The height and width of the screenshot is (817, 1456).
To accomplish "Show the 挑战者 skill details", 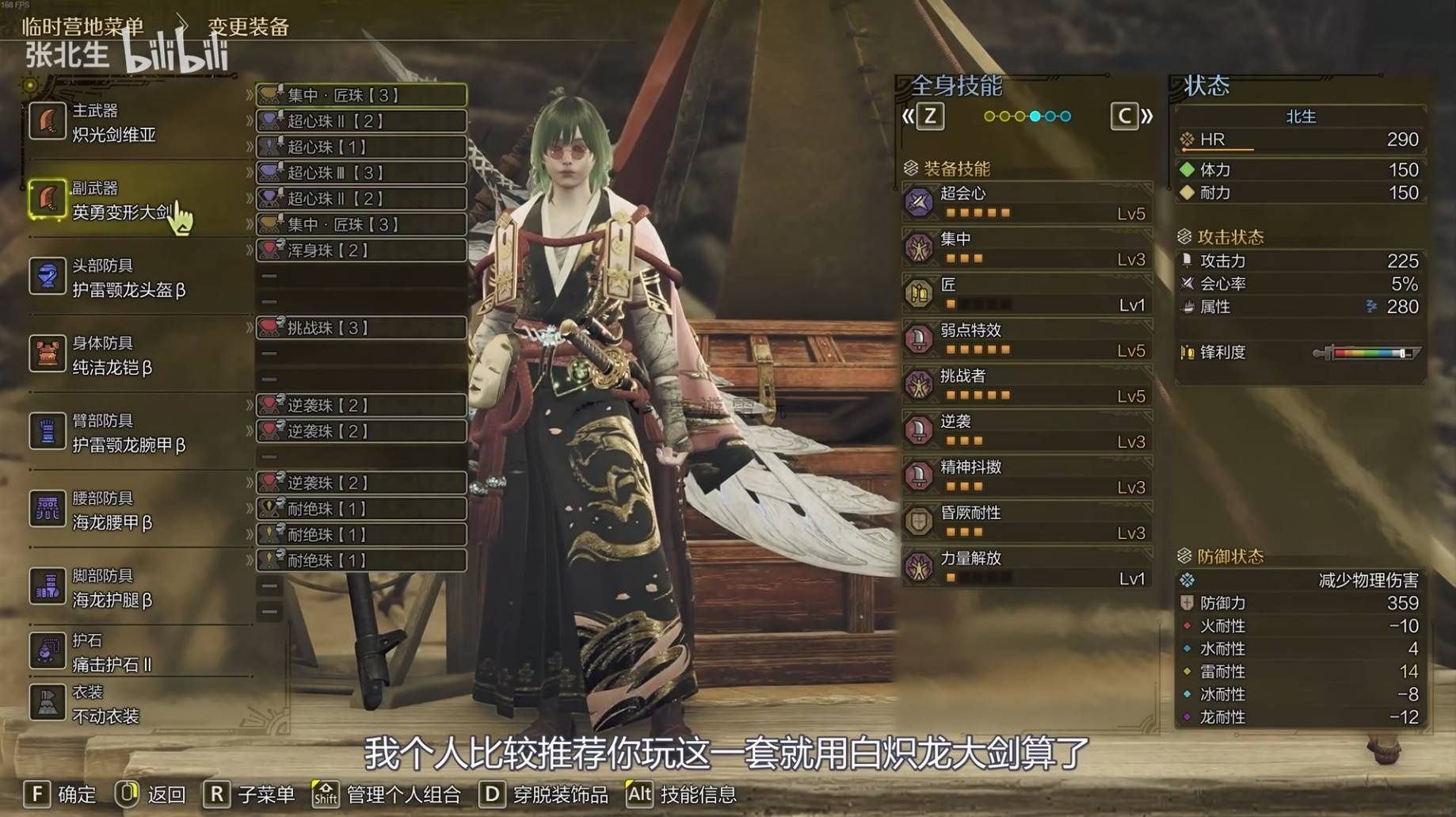I will coord(1027,385).
